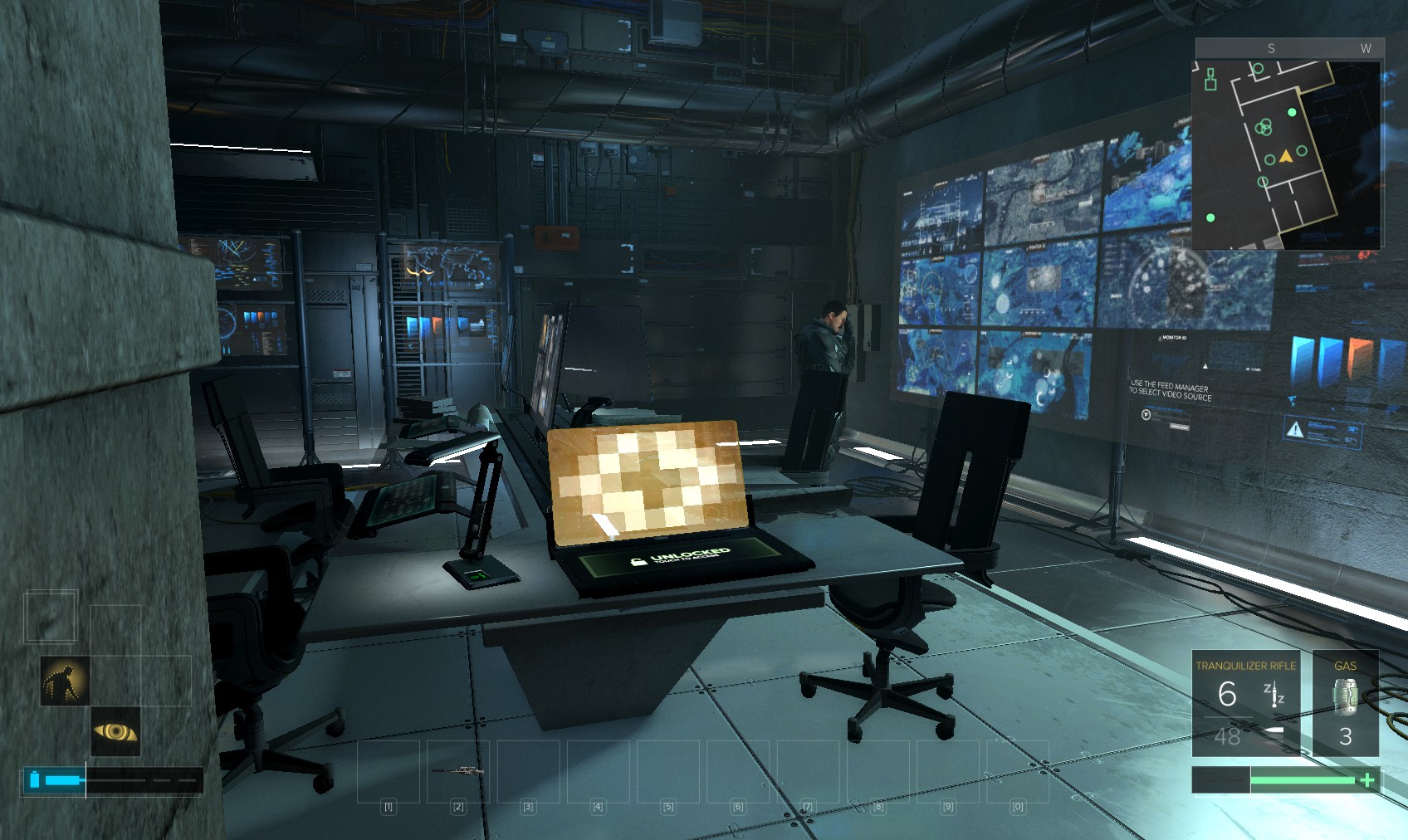Select the Gas grenade panel
The image size is (1408, 840).
pos(1345,703)
